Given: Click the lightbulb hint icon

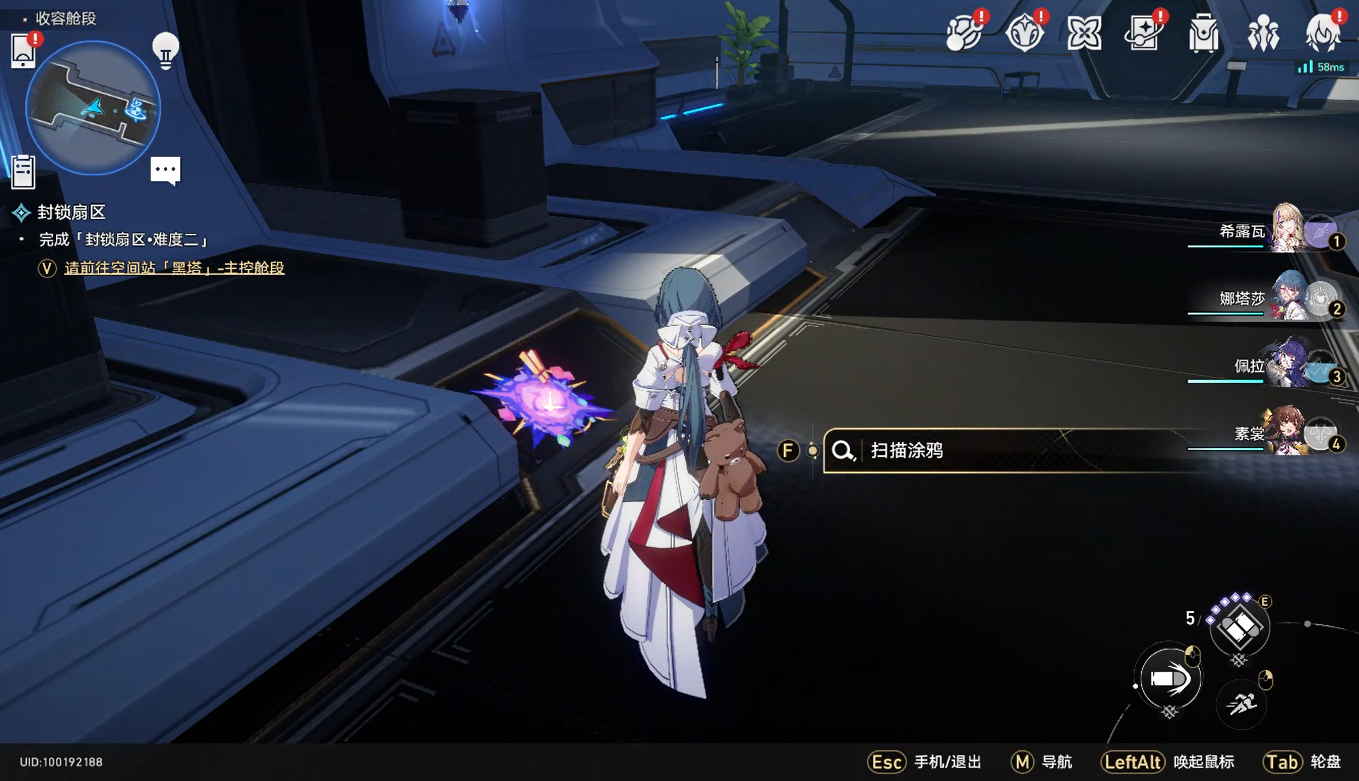Looking at the screenshot, I should tap(165, 50).
